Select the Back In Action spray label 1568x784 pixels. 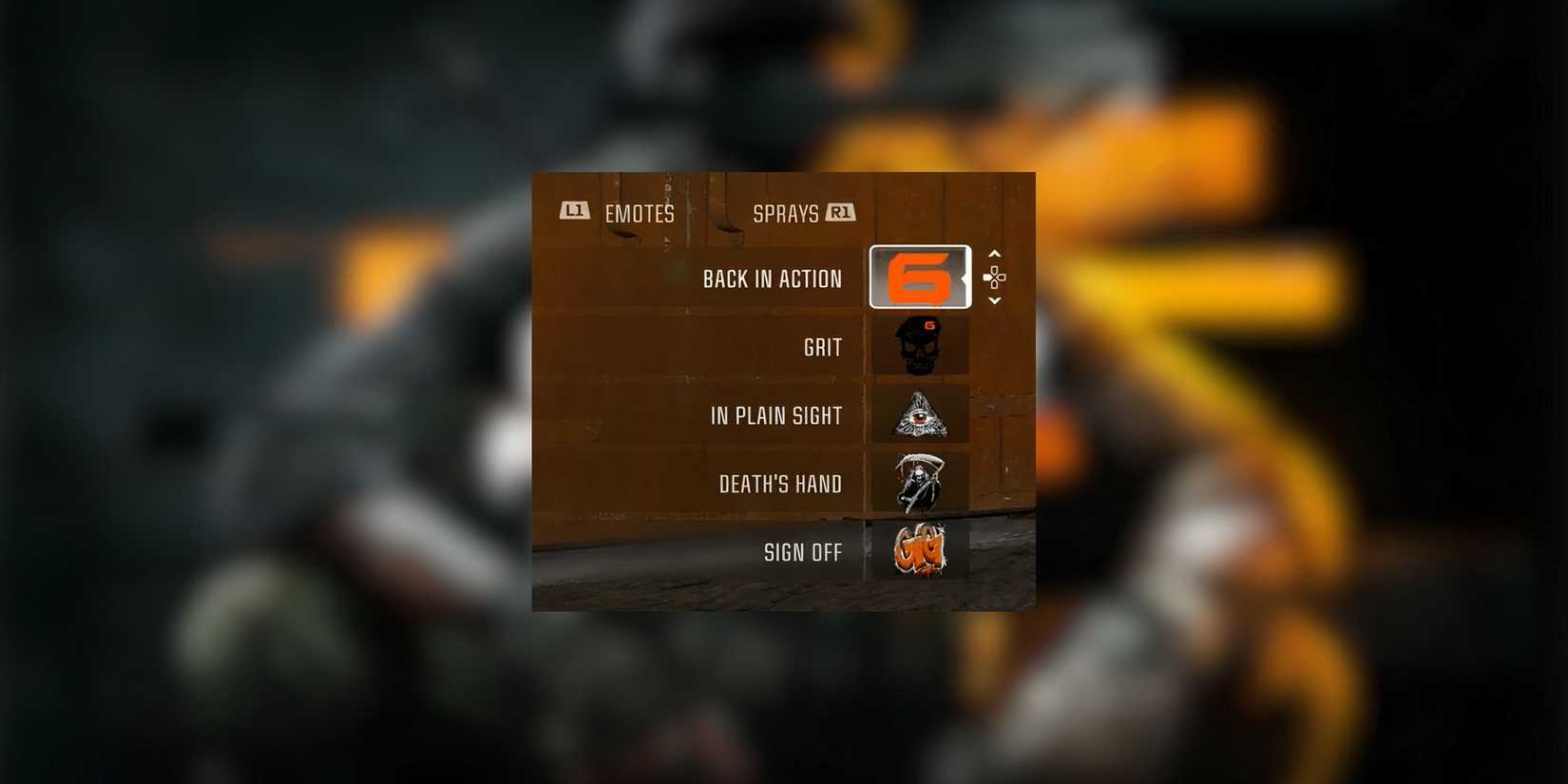[x=772, y=277]
